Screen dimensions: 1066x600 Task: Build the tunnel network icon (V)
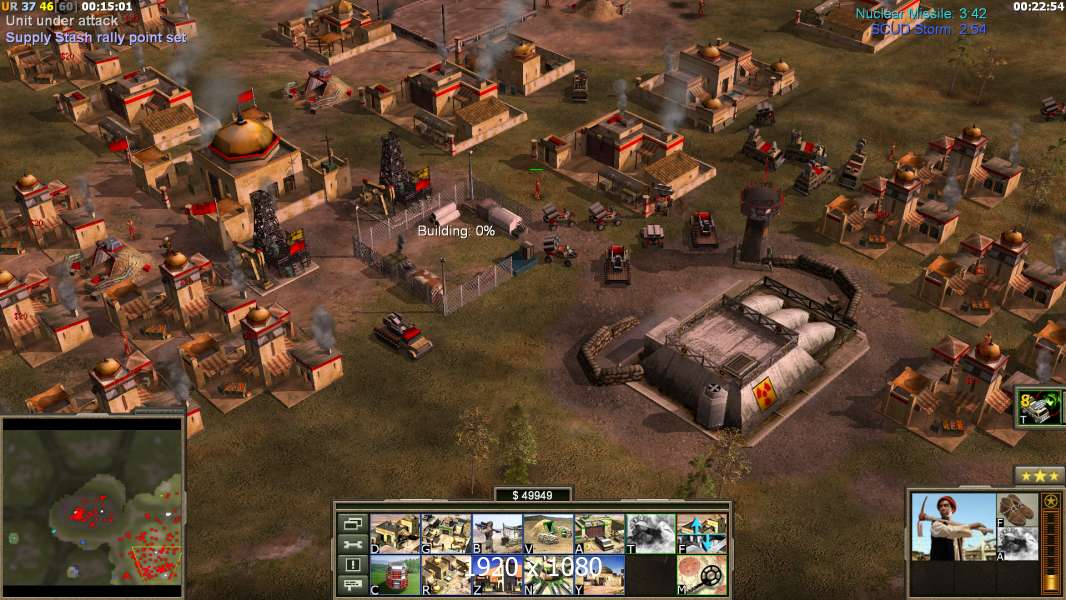click(548, 534)
